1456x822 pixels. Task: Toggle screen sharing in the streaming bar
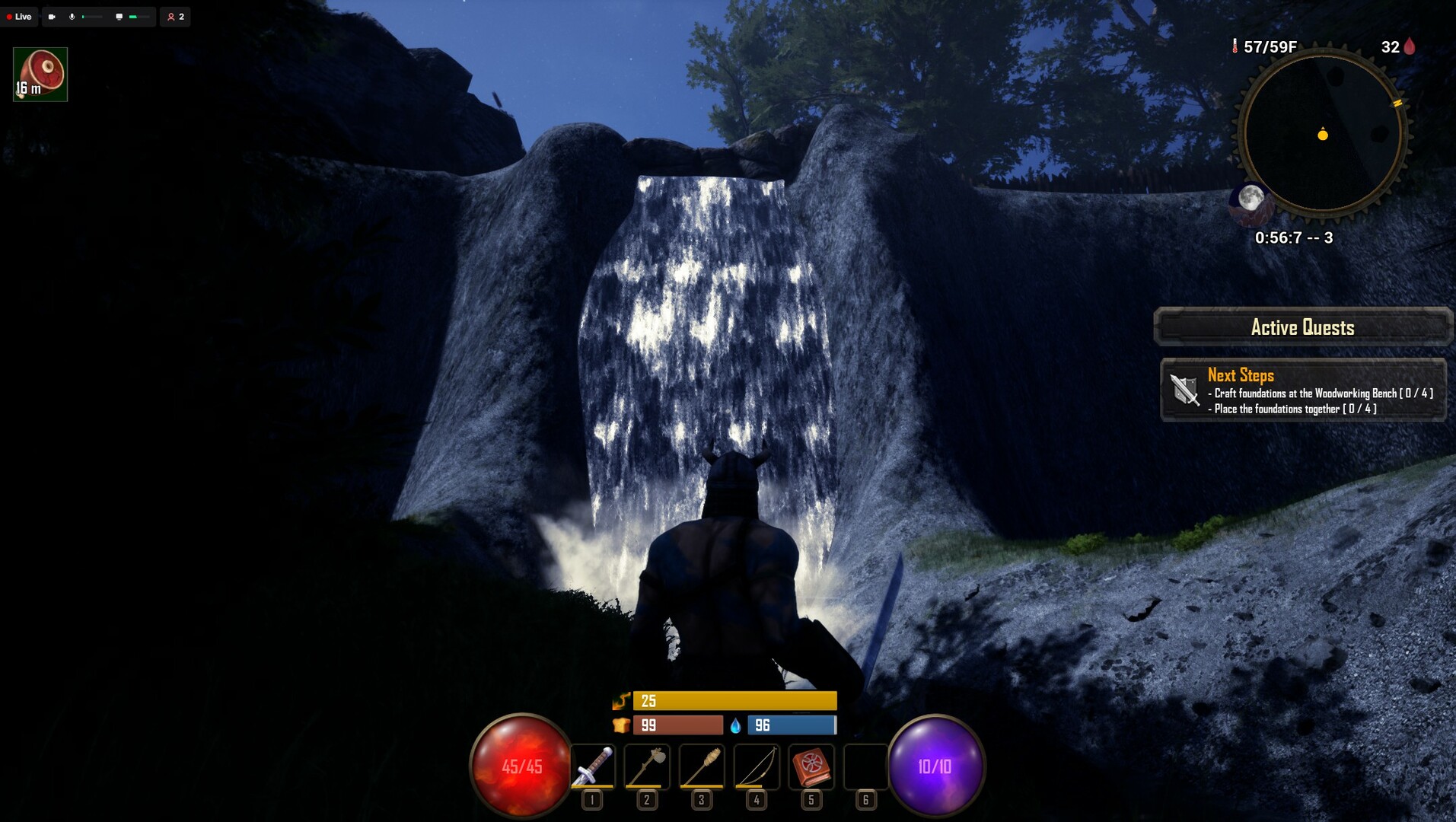point(118,17)
